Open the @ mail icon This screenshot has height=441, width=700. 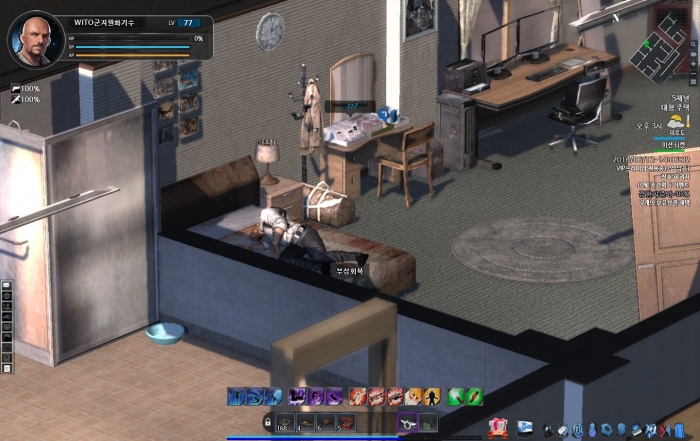tap(577, 429)
